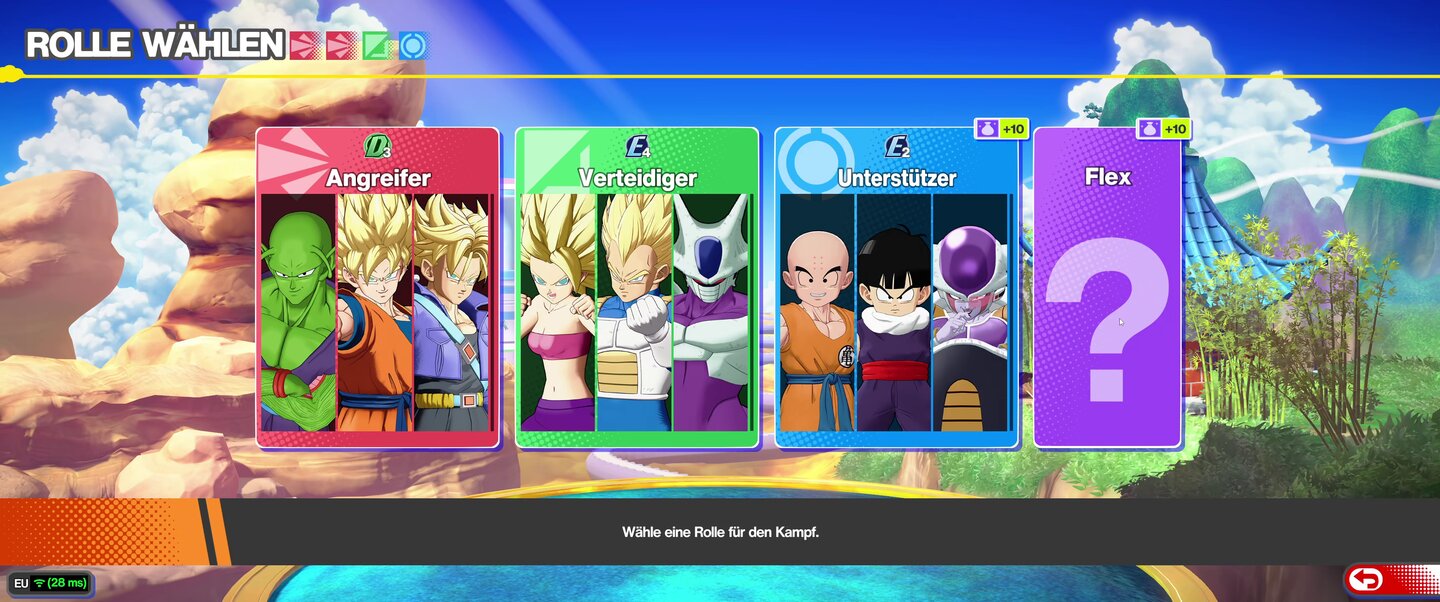Select the green Verteidiger role card

click(x=637, y=288)
